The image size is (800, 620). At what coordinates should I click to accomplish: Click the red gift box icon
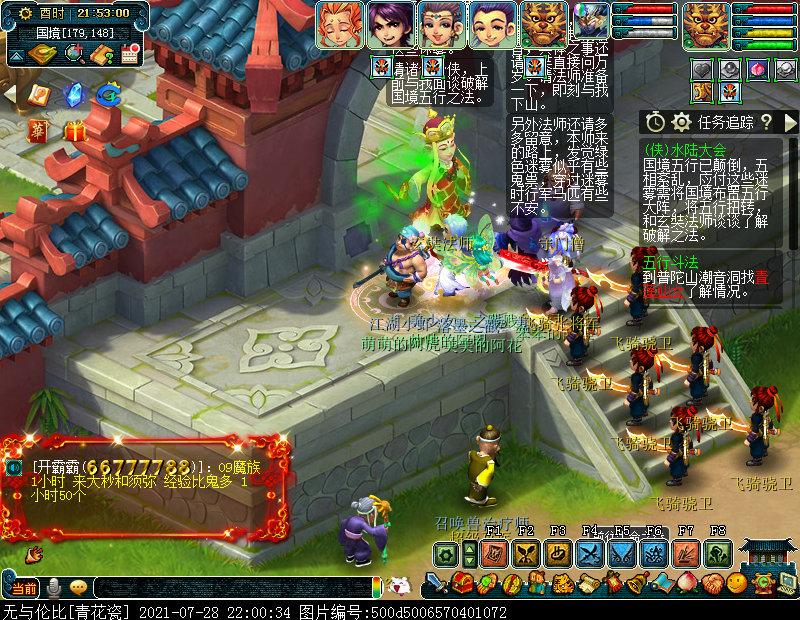click(74, 130)
